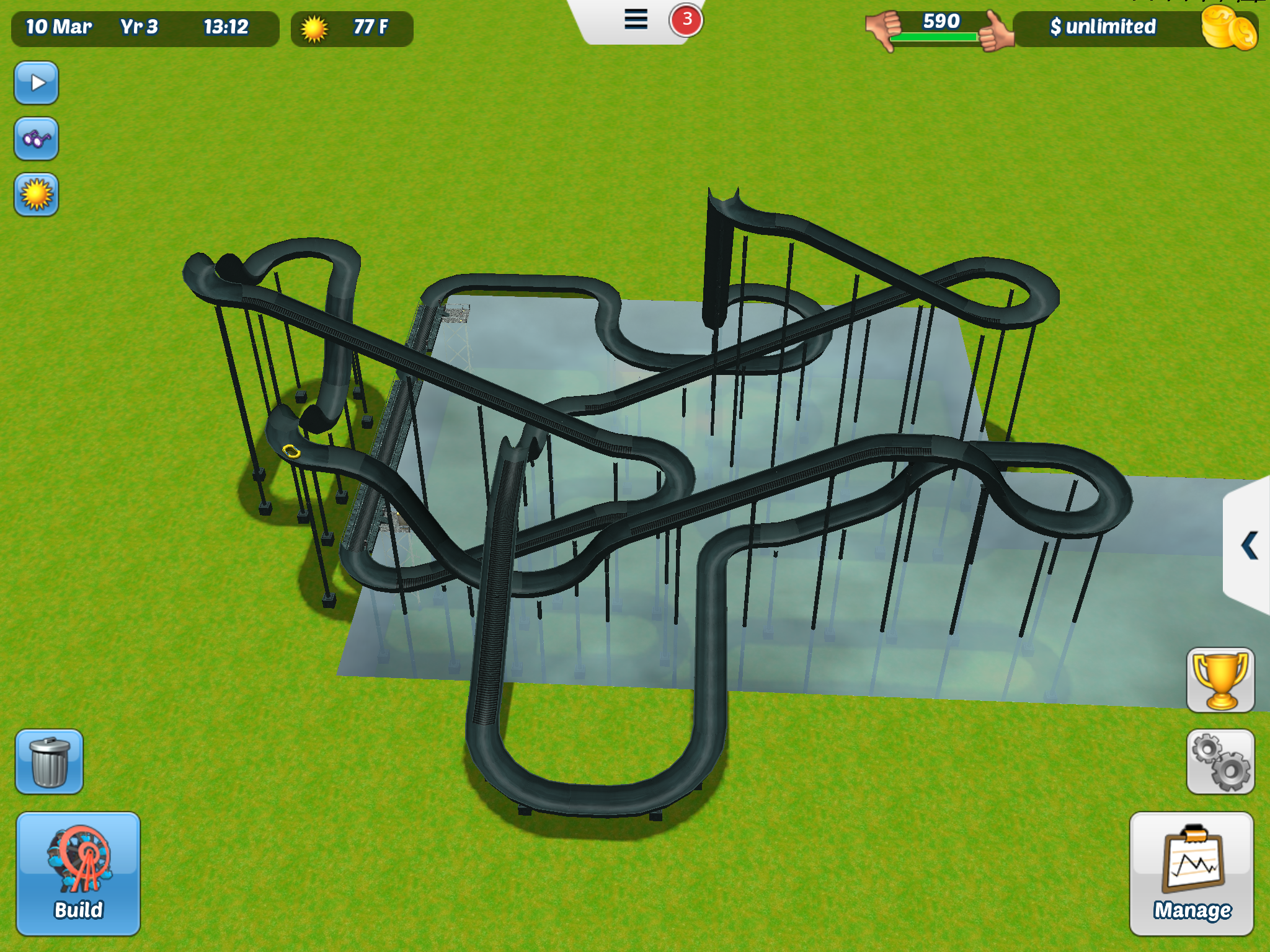The width and height of the screenshot is (1270, 952).
Task: Open the gold trophy awards
Action: [x=1220, y=681]
